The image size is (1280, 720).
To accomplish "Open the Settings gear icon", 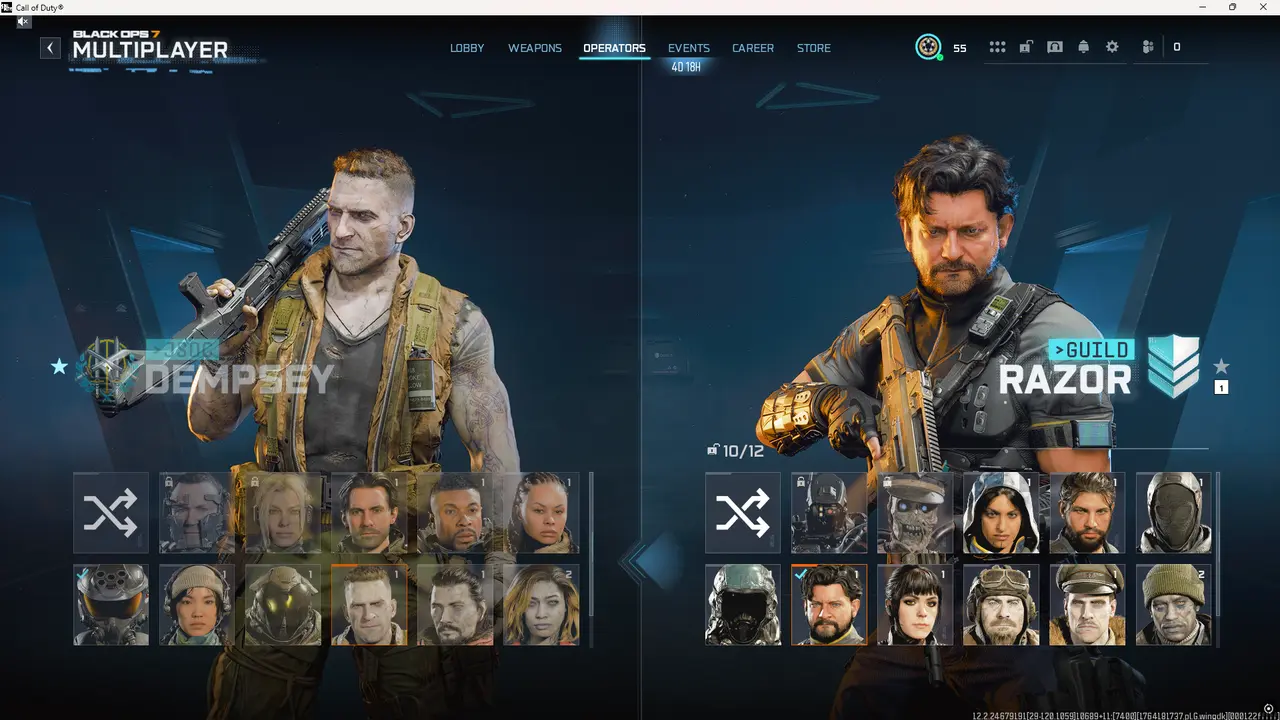I will tap(1113, 46).
